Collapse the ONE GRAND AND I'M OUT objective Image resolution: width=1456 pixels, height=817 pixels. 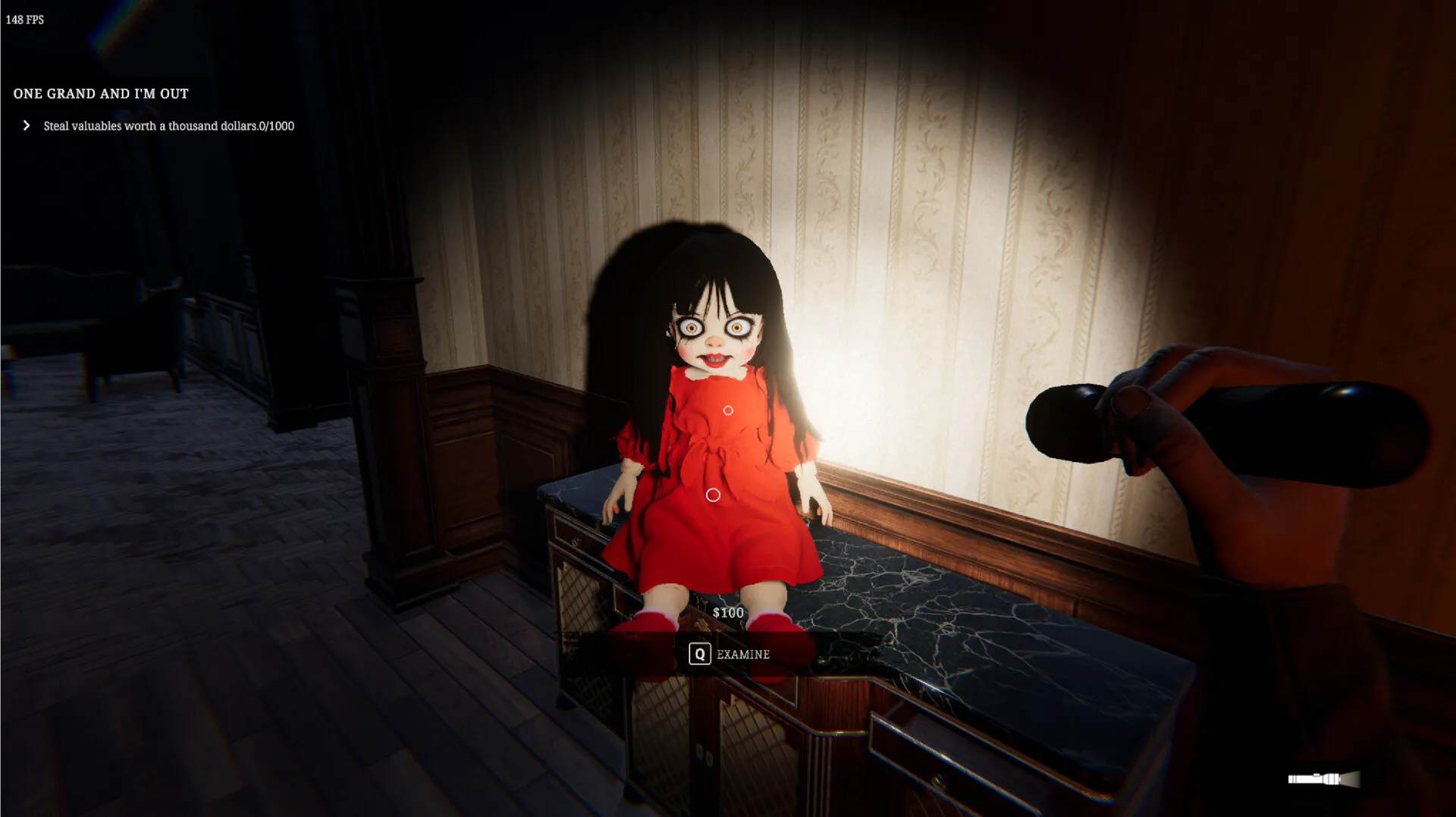(x=101, y=93)
